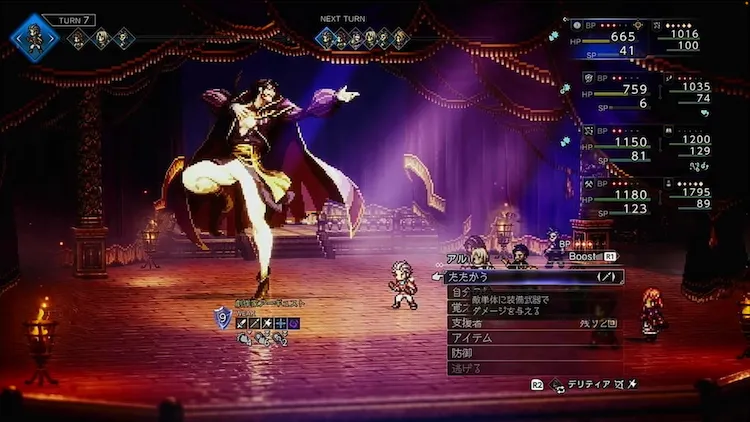Click the enemy shield counter showing 9
The image size is (750, 422).
(222, 320)
